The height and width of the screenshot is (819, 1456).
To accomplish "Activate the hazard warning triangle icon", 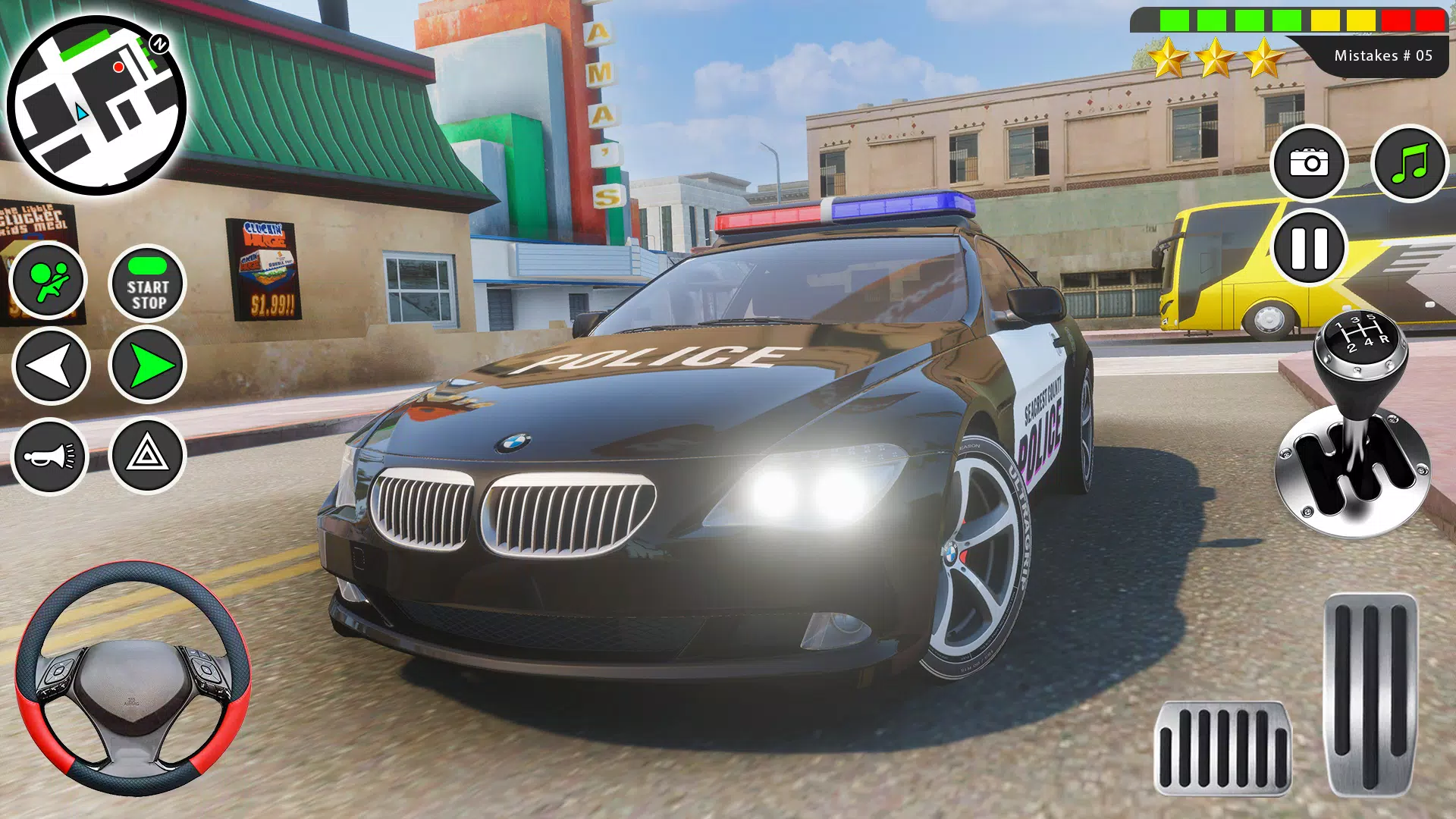I will [x=147, y=458].
